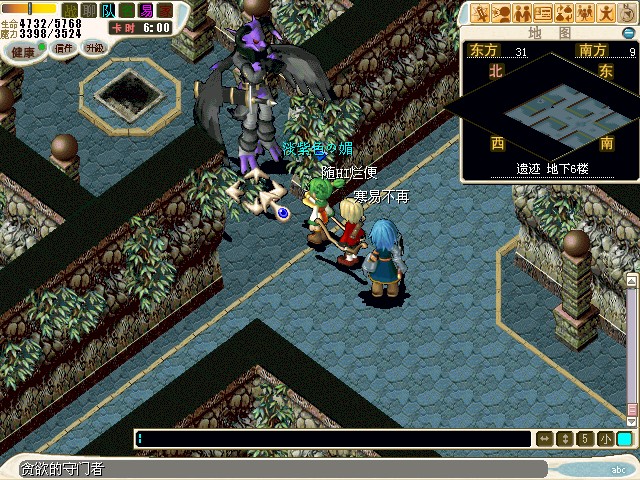Toggle the 易 trade mode button
Viewport: 640px width, 480px height.
coord(146,10)
